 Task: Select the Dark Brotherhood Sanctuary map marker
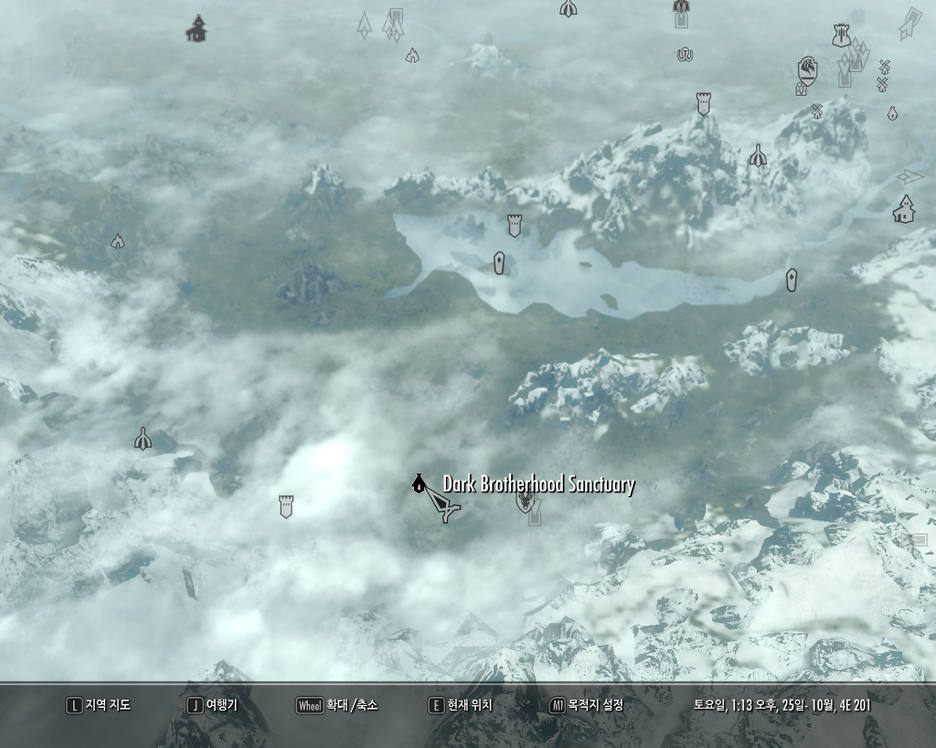pyautogui.click(x=418, y=485)
